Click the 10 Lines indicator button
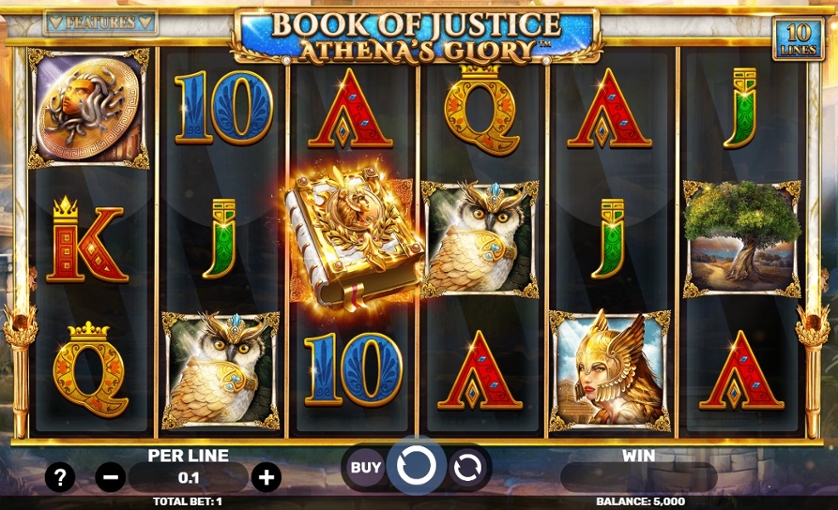The image size is (838, 510). pos(797,39)
